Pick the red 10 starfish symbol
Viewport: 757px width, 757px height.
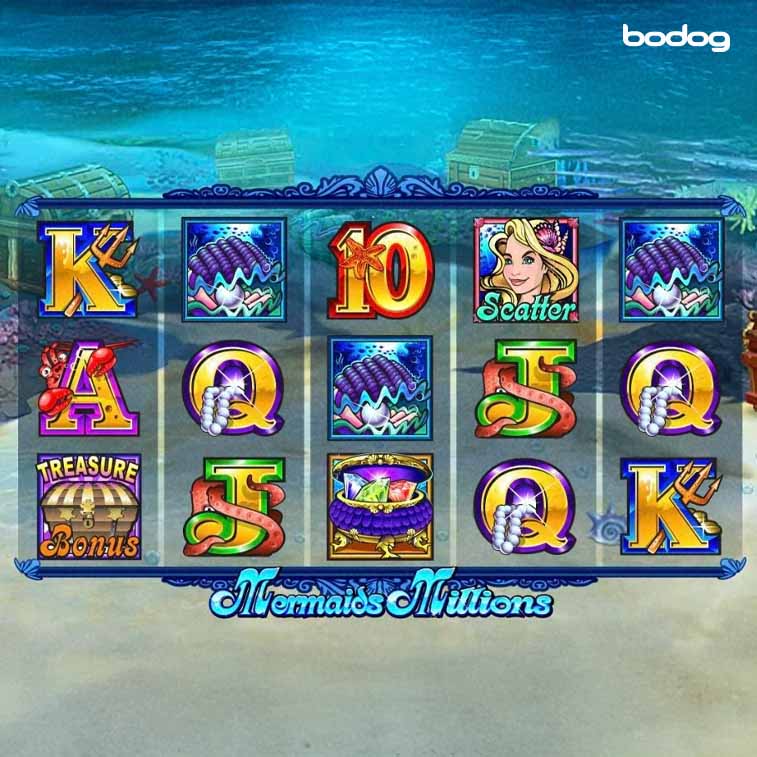[x=380, y=268]
